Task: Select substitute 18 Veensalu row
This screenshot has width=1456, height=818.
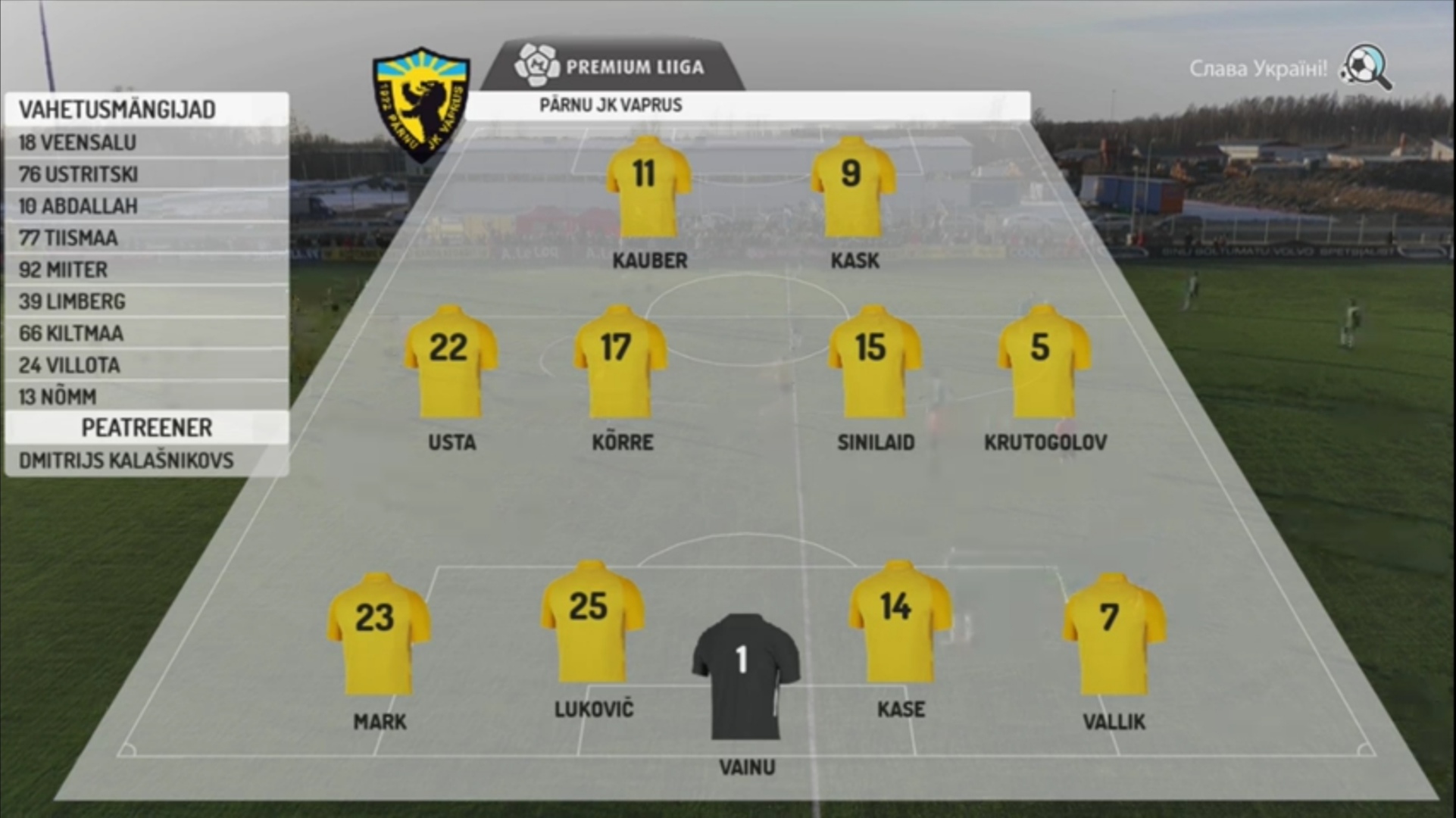Action: [146, 142]
